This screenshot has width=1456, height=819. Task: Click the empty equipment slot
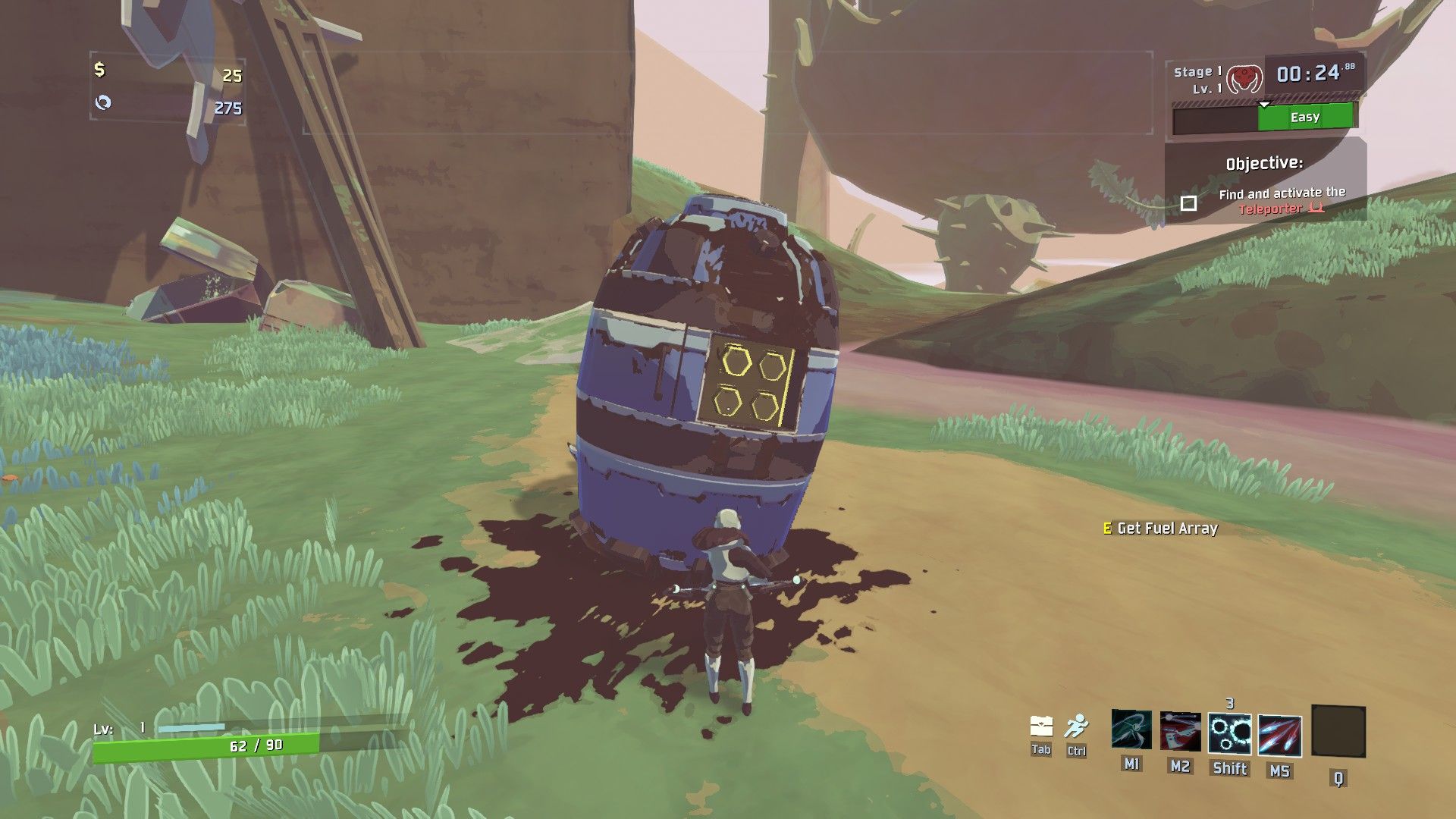(1338, 731)
